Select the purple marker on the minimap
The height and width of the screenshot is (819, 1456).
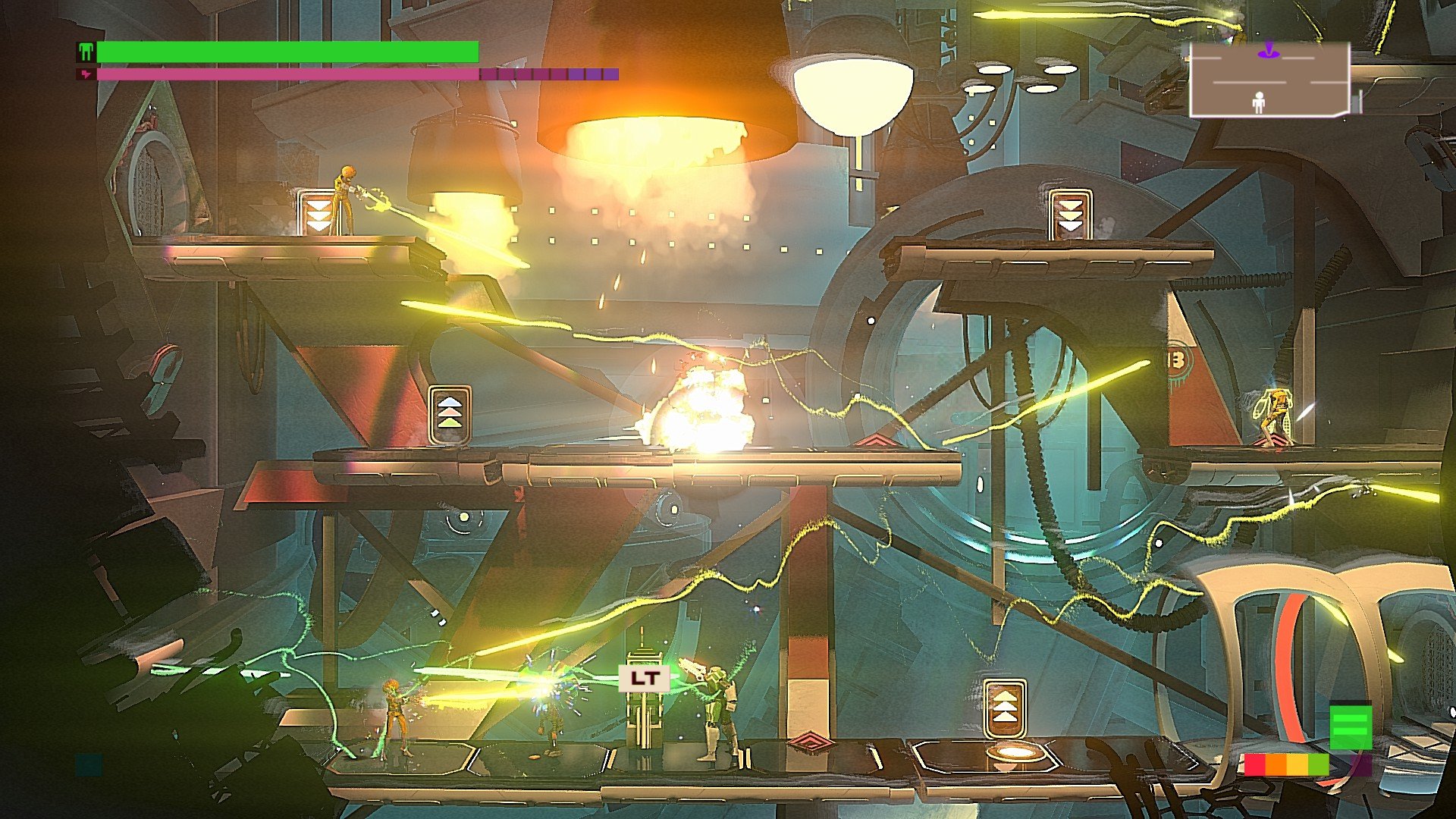[1268, 52]
